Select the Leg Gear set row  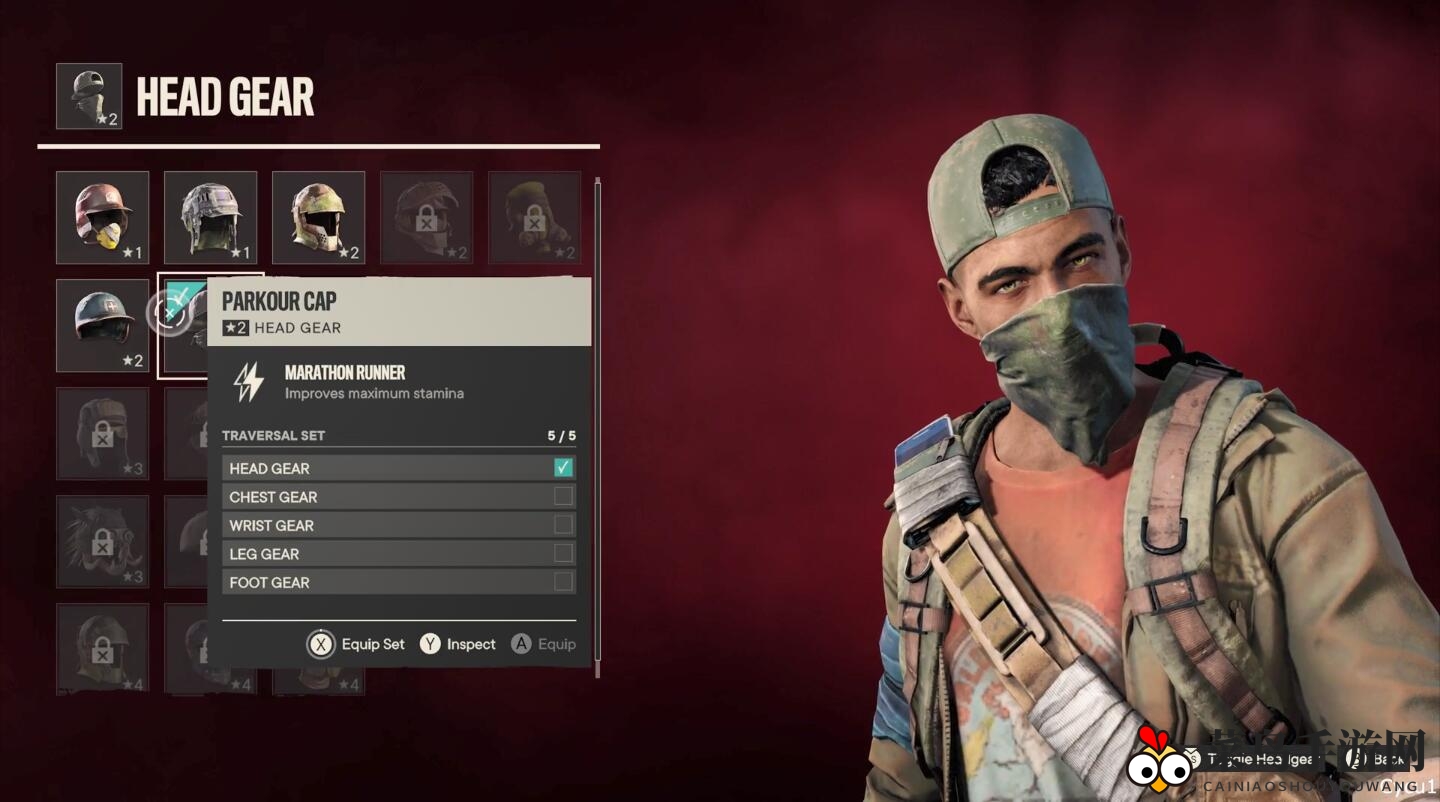tap(398, 554)
